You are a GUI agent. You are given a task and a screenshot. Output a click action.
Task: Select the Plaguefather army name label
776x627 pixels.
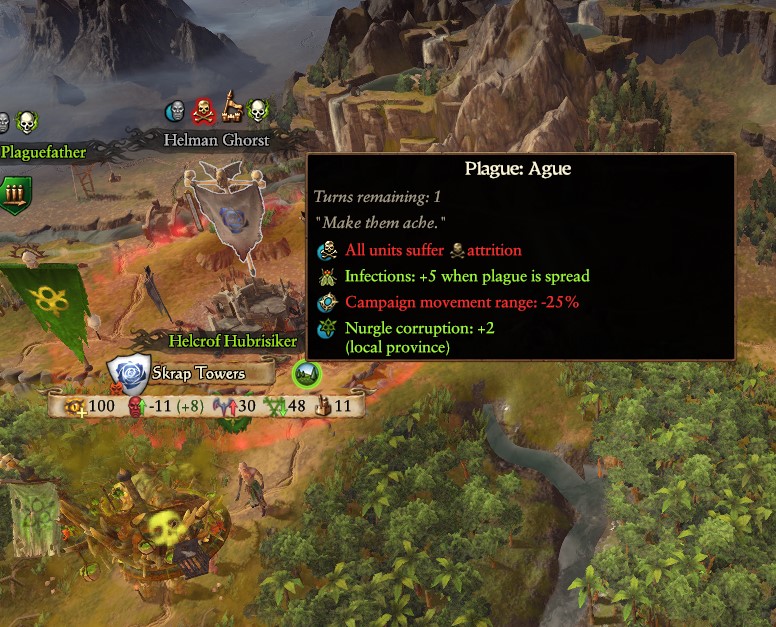point(43,153)
